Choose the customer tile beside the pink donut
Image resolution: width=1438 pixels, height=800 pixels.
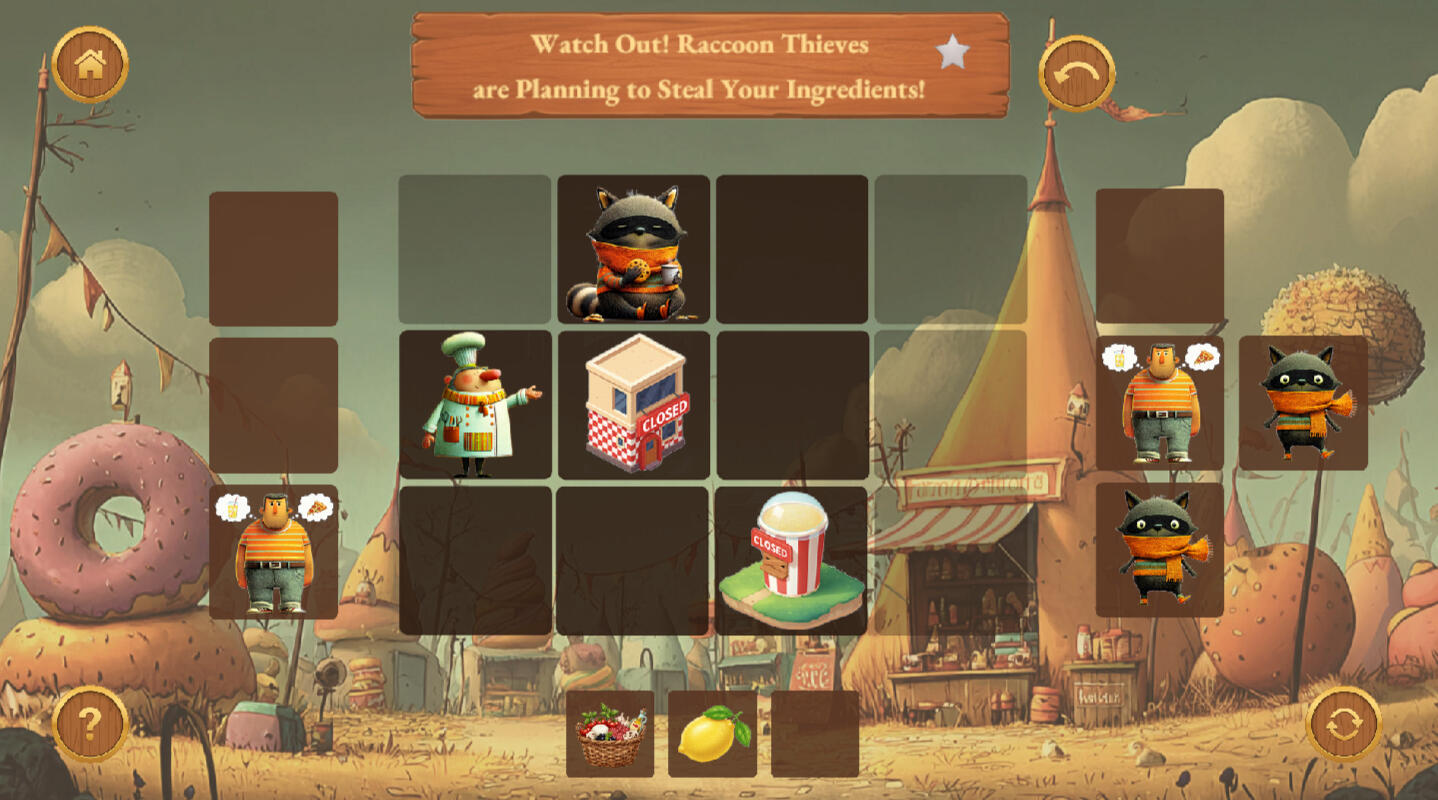pos(274,551)
